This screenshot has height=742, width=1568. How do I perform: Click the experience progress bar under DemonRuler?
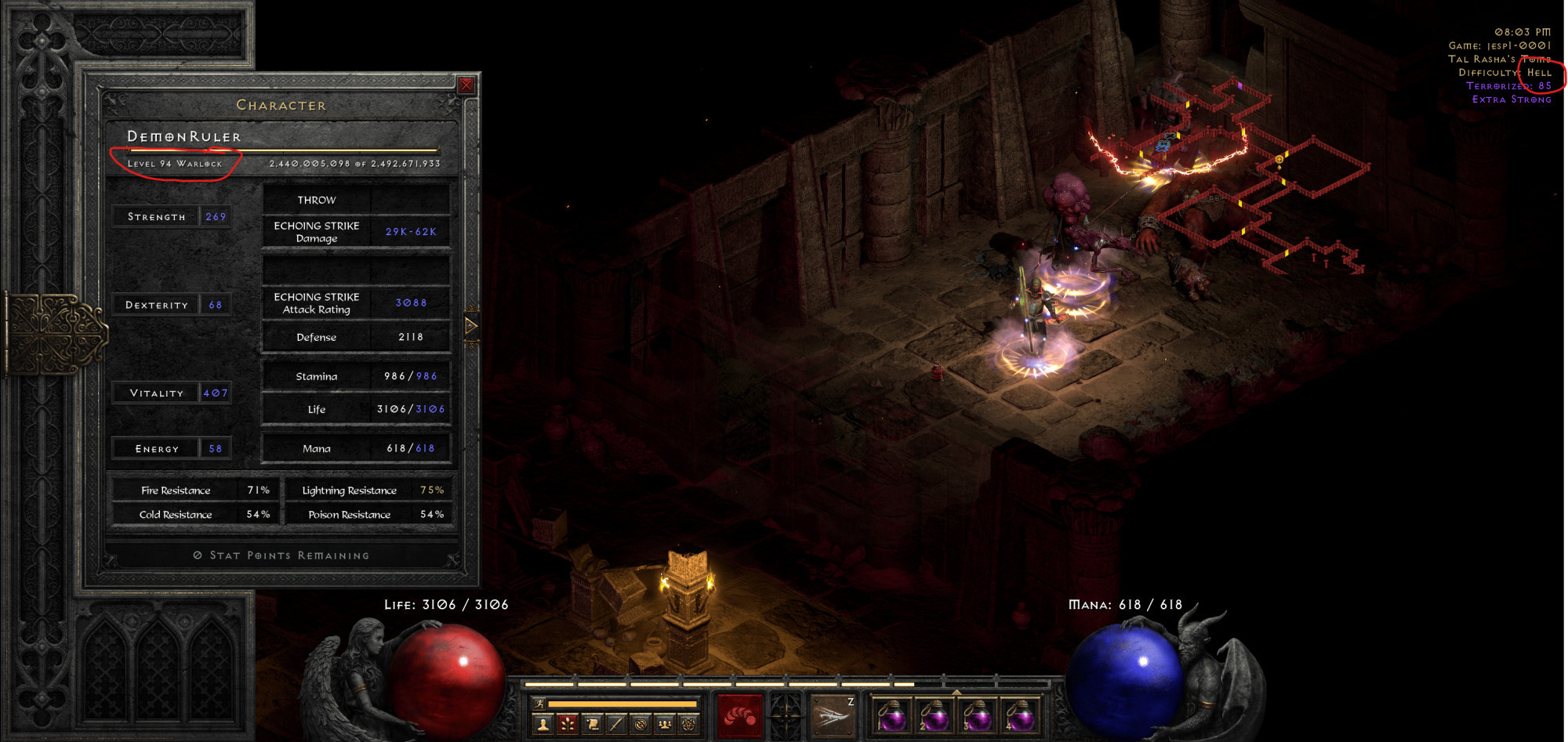point(282,150)
